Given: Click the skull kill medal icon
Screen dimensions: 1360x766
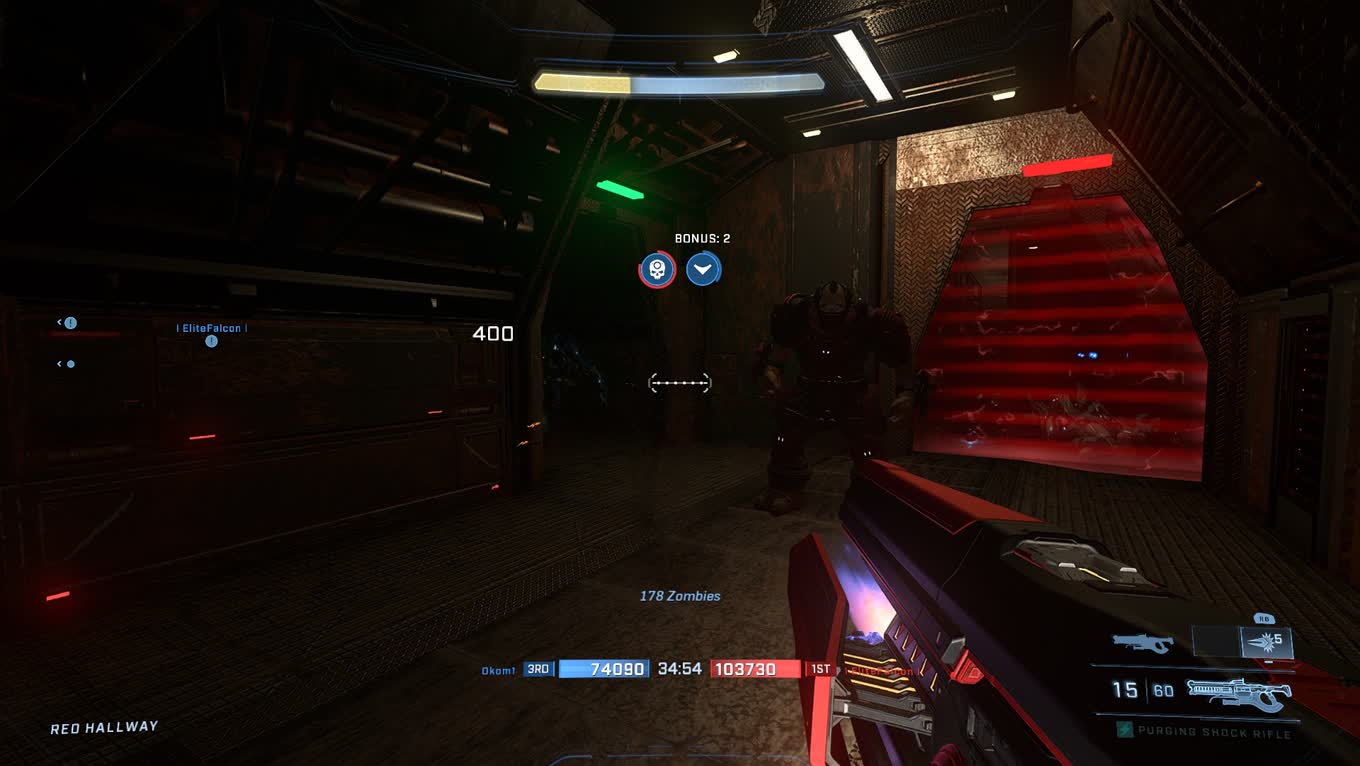Looking at the screenshot, I should (657, 269).
